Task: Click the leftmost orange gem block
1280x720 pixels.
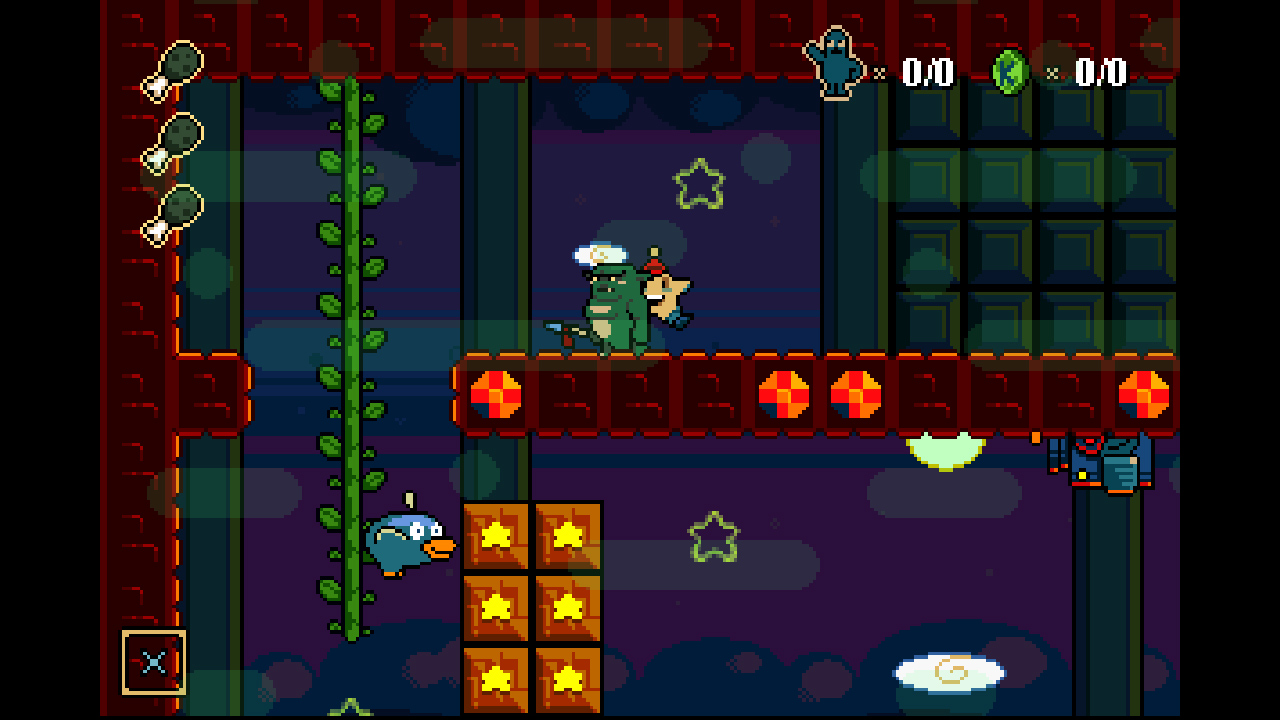Action: (x=496, y=394)
